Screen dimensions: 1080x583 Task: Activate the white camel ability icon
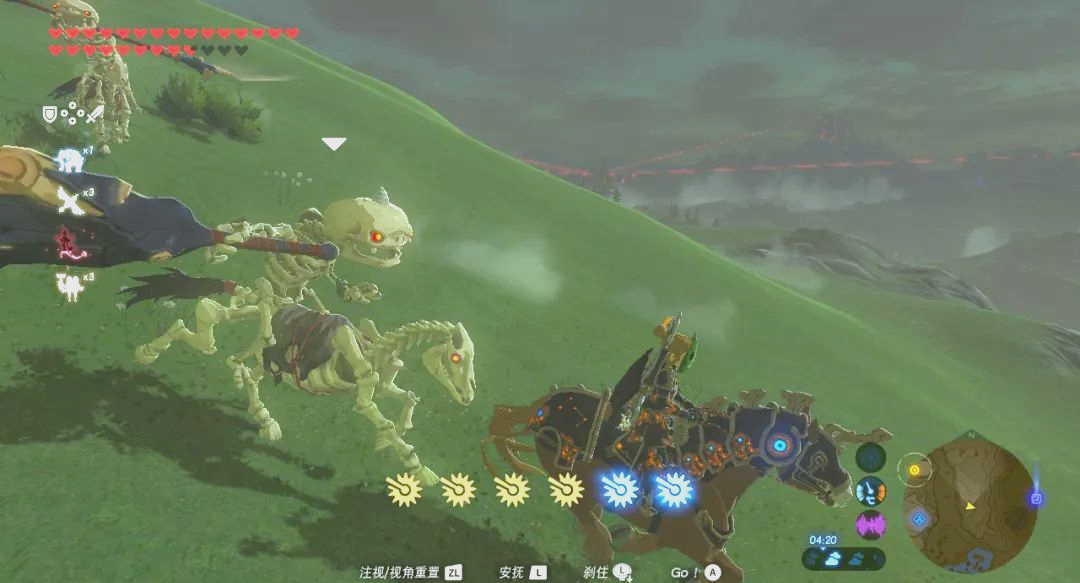tap(69, 285)
